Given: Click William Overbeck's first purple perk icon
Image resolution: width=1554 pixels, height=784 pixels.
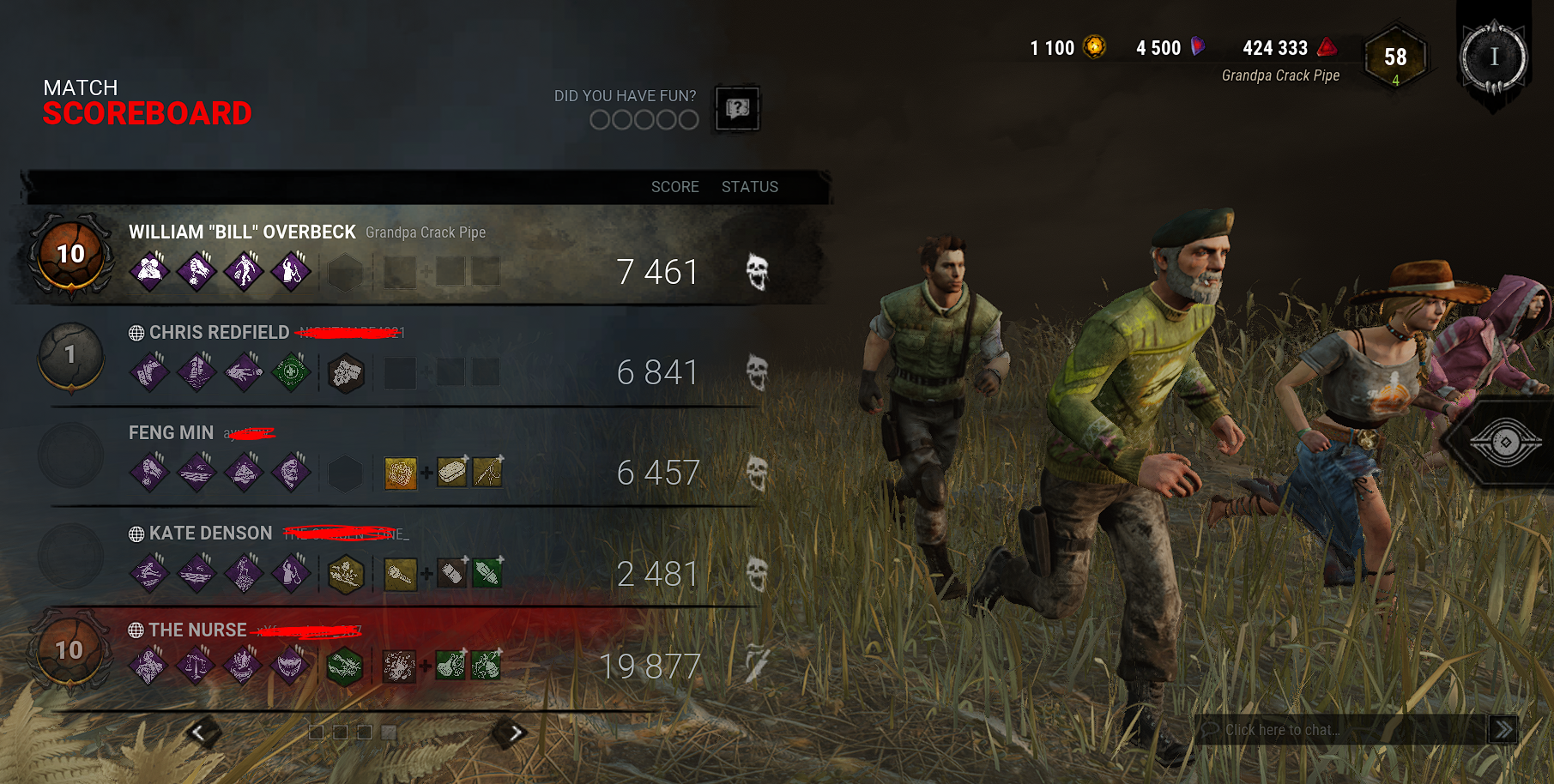Looking at the screenshot, I should [x=149, y=272].
